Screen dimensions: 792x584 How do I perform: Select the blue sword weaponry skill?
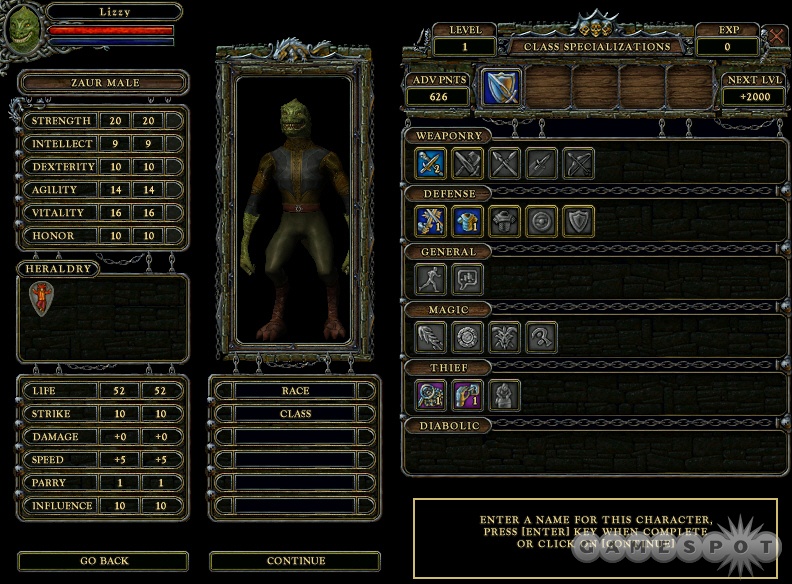pyautogui.click(x=431, y=163)
